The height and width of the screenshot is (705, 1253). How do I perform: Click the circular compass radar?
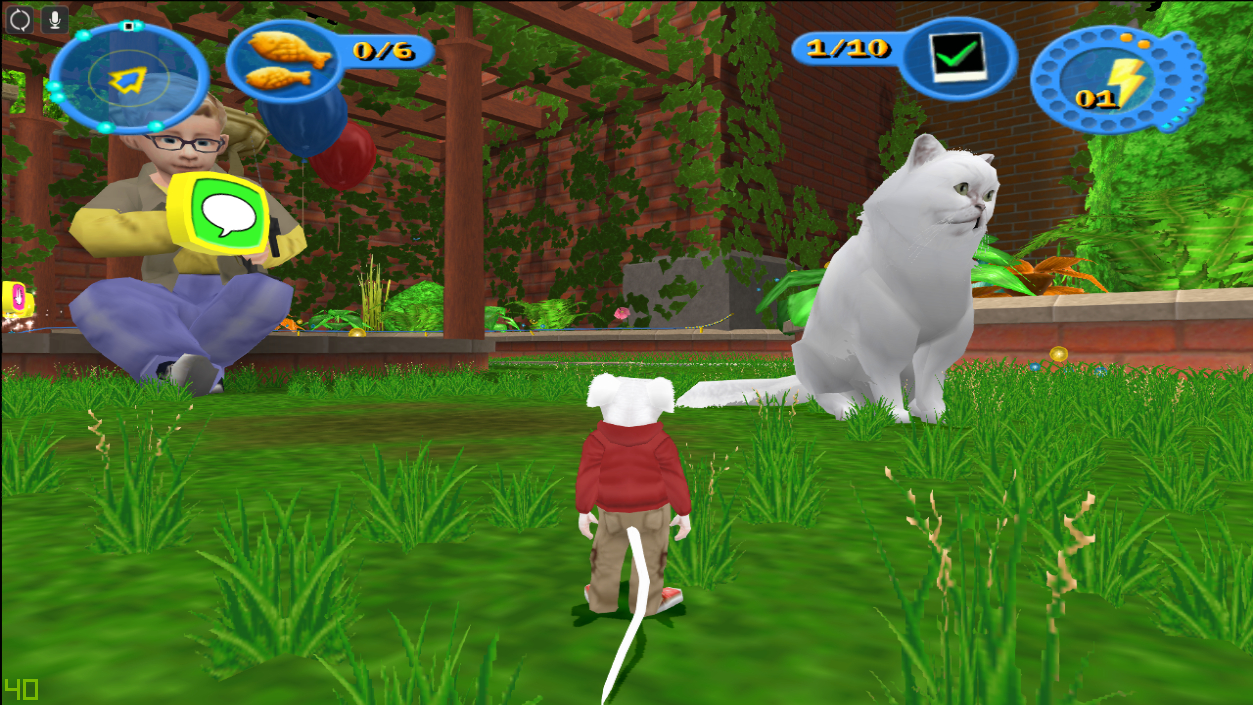(128, 78)
